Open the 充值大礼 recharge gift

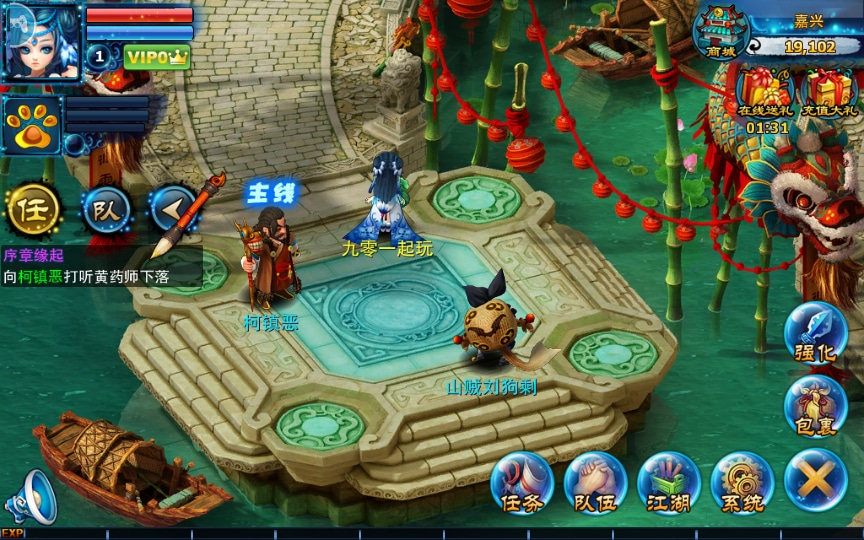[x=830, y=91]
